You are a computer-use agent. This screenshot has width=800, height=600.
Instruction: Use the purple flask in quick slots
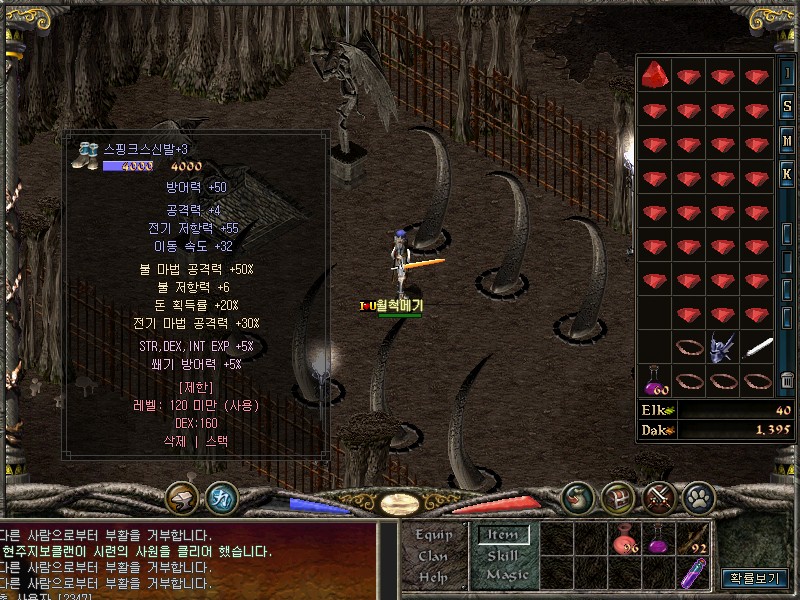(x=659, y=543)
